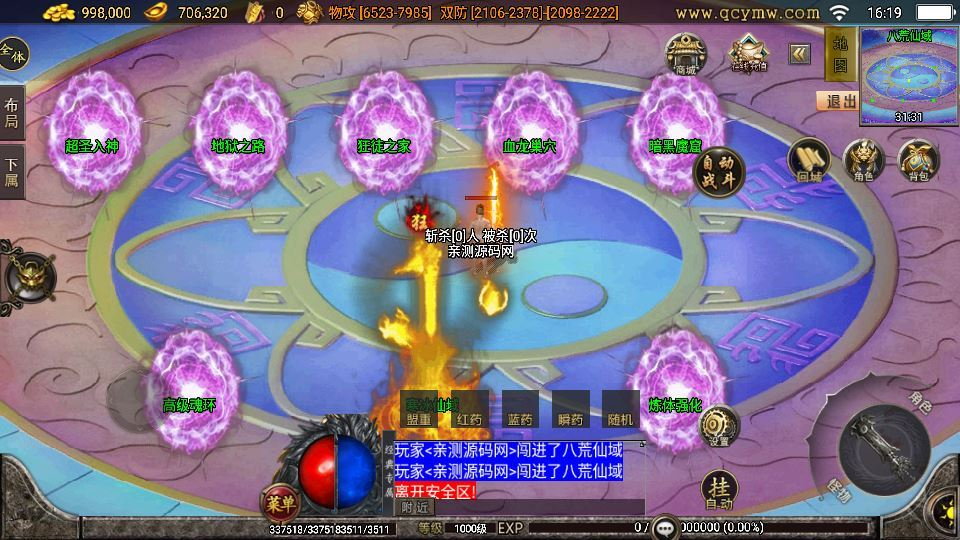Click the 地图 map tab
The image size is (960, 540).
(840, 53)
